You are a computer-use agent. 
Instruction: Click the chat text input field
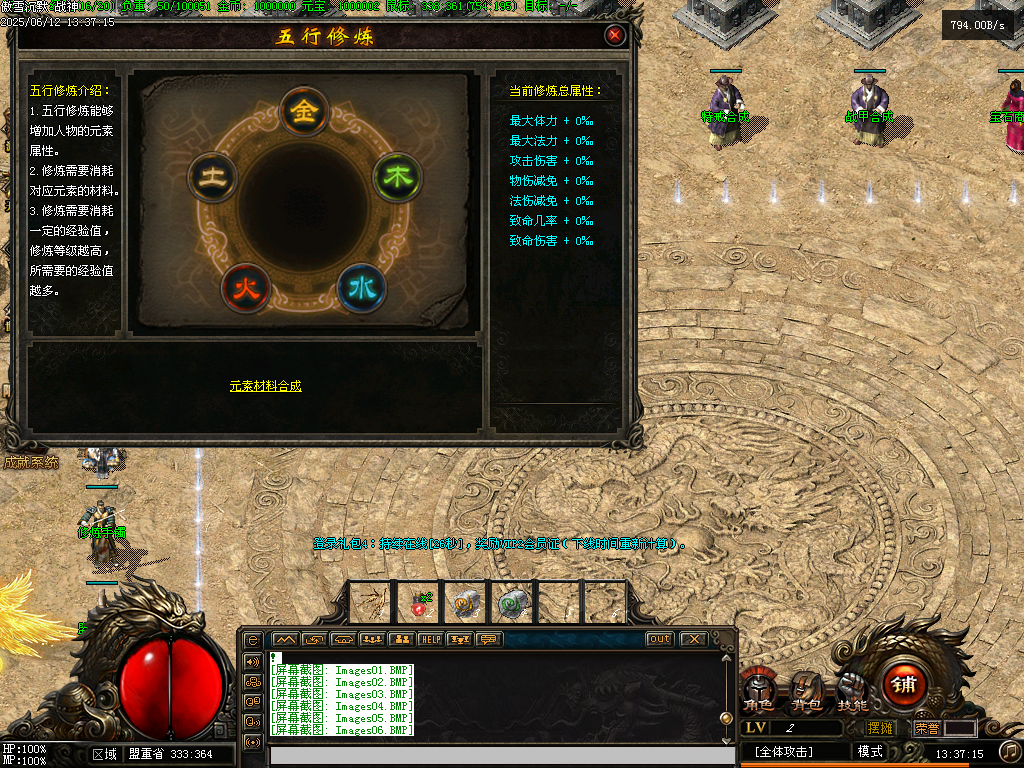click(x=500, y=756)
